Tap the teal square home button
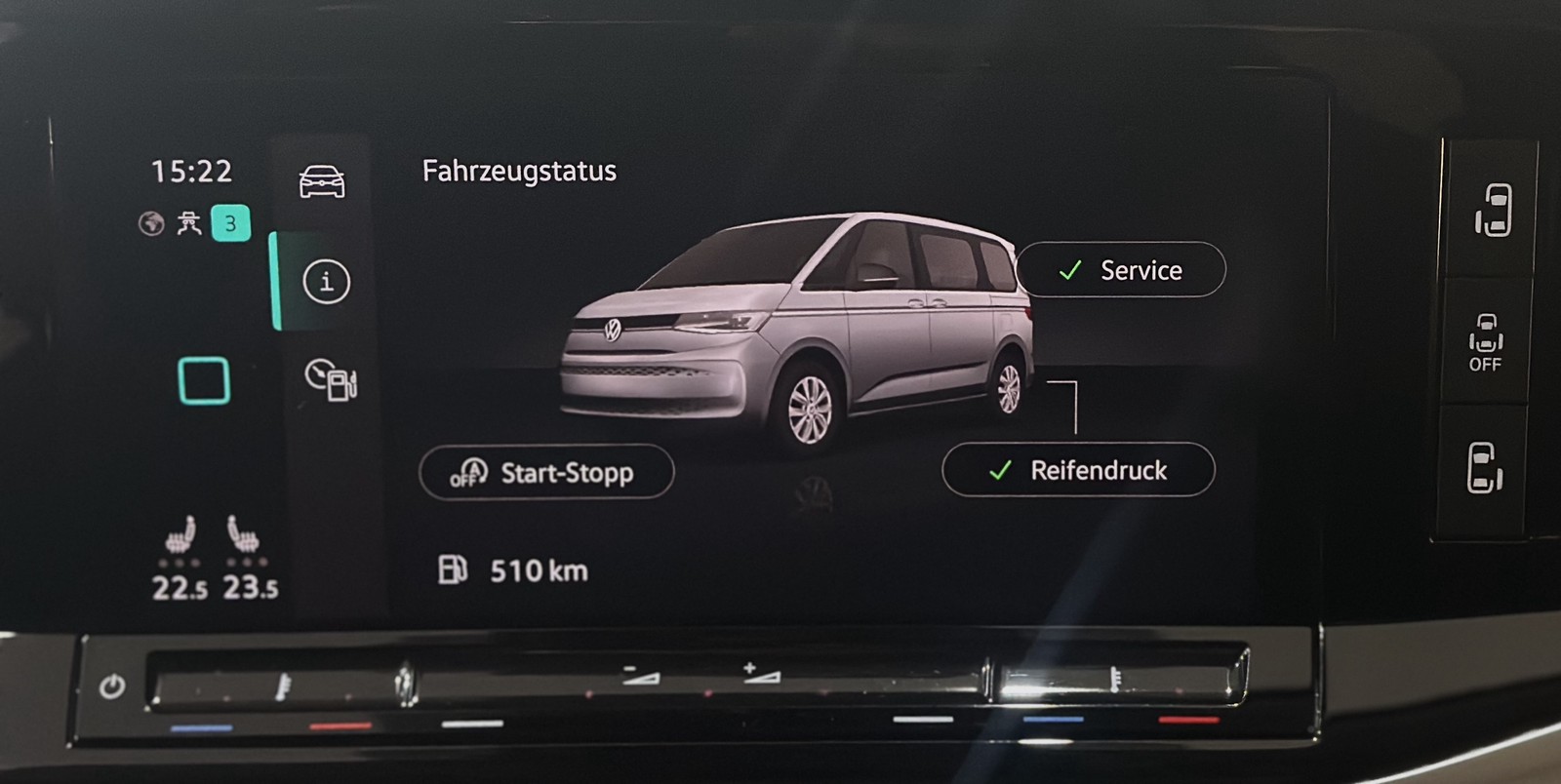The height and width of the screenshot is (784, 1561). [x=204, y=380]
